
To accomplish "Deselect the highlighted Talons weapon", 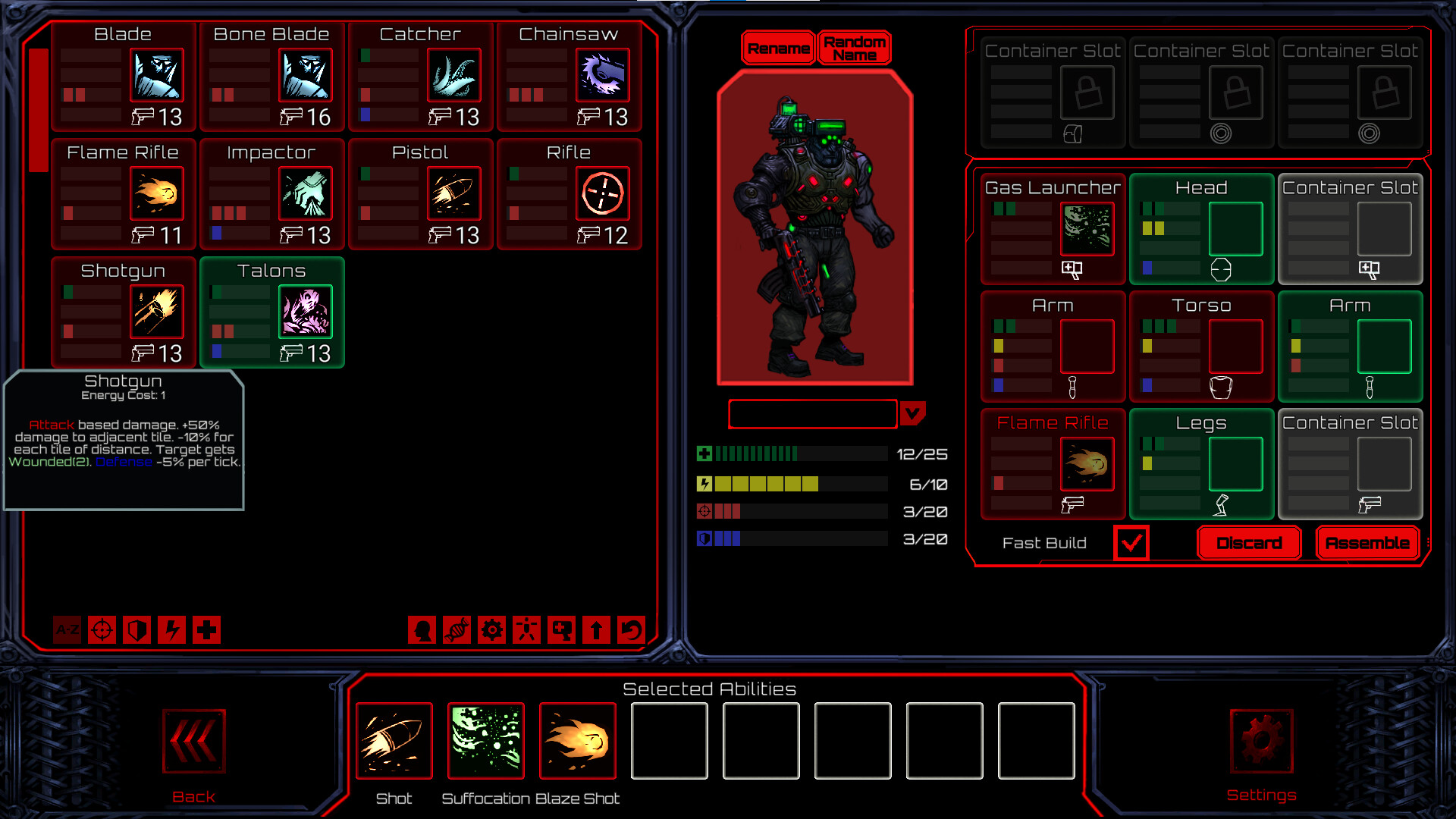I will 271,311.
